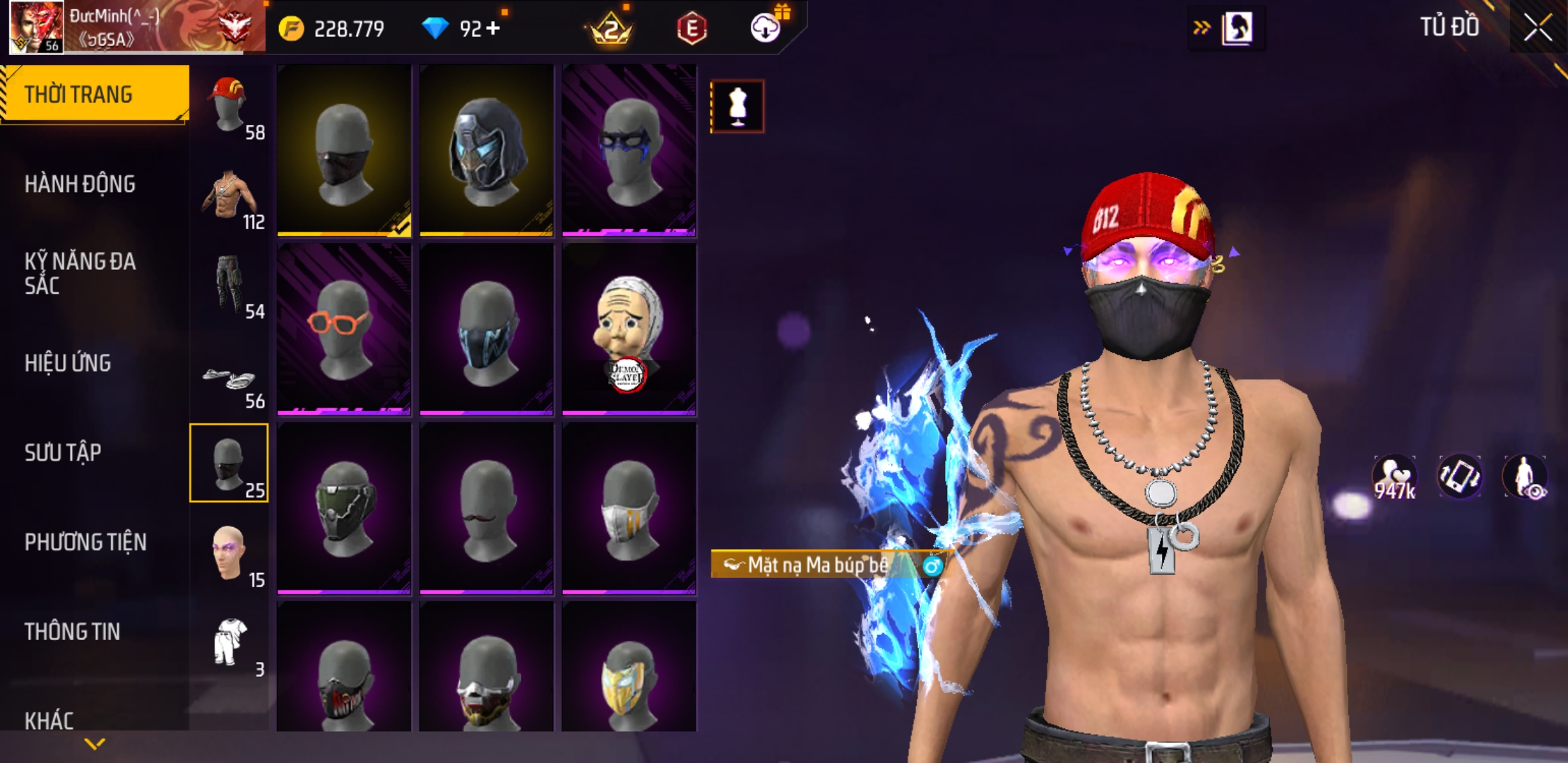Screen dimensions: 1568x763
Task: Select the Sưu Tập tab
Action: pos(63,453)
